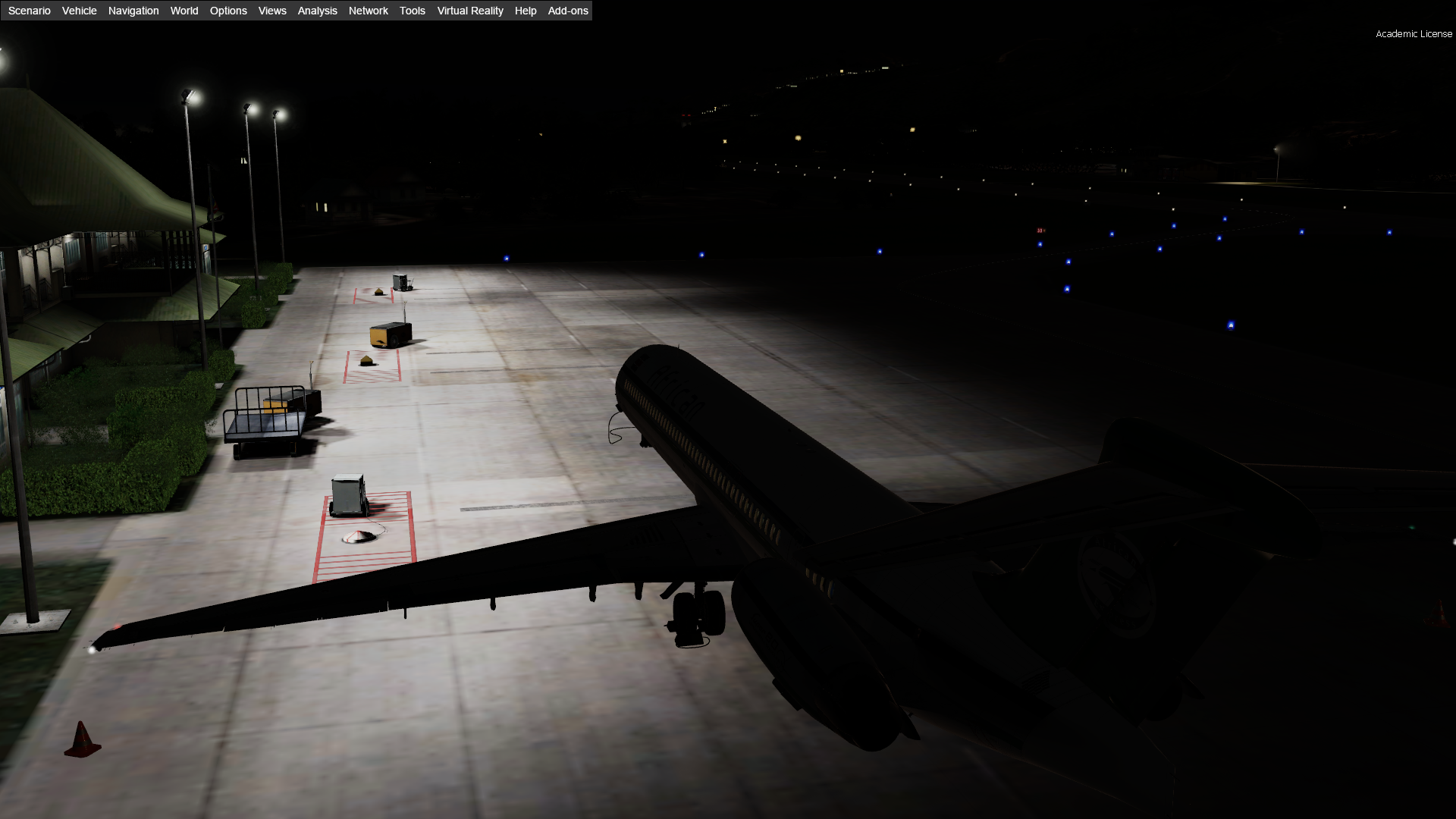Open the Add-ons menu
This screenshot has width=1456, height=819.
coord(568,11)
